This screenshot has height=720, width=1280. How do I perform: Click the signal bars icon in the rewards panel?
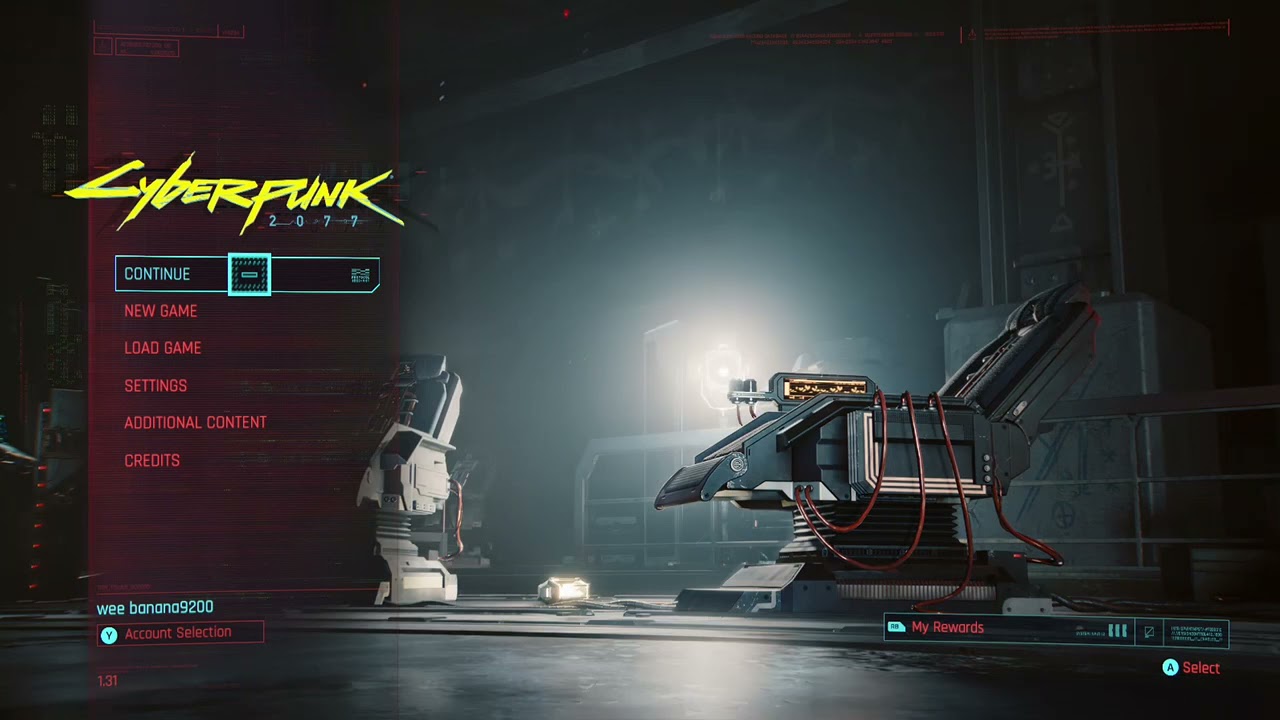pyautogui.click(x=1116, y=632)
